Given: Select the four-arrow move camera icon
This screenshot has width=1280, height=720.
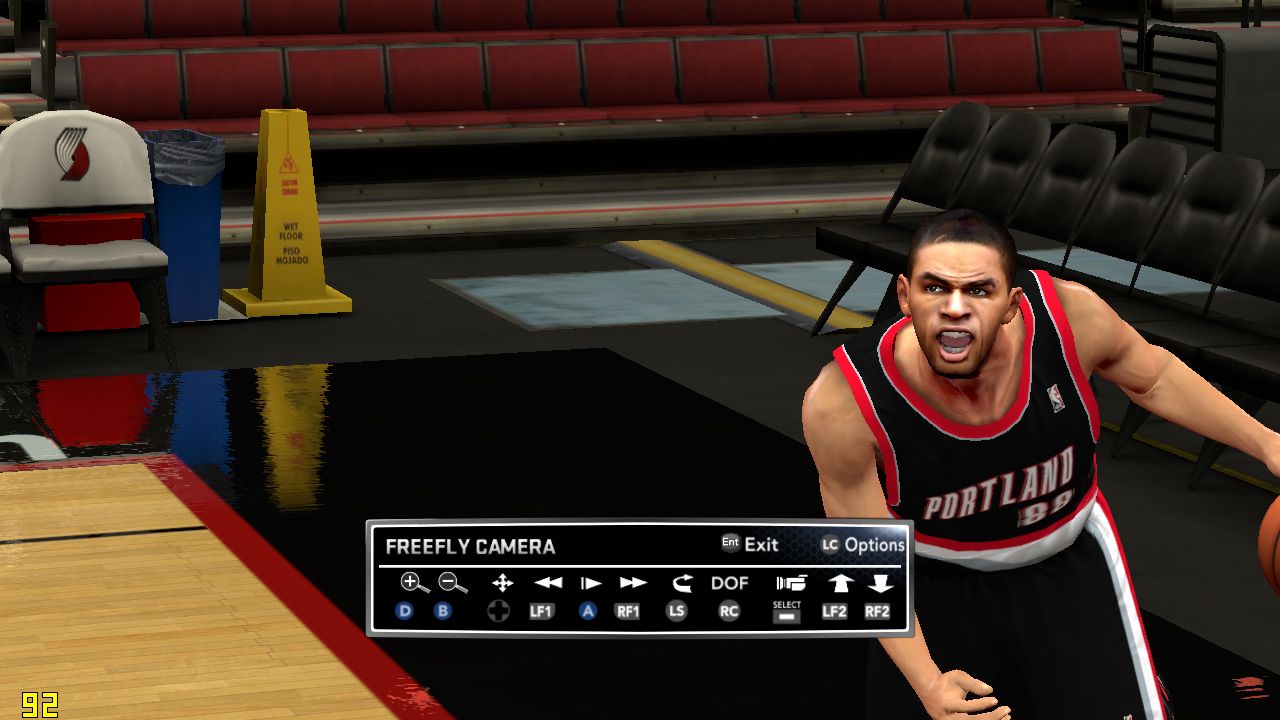Looking at the screenshot, I should click(502, 582).
